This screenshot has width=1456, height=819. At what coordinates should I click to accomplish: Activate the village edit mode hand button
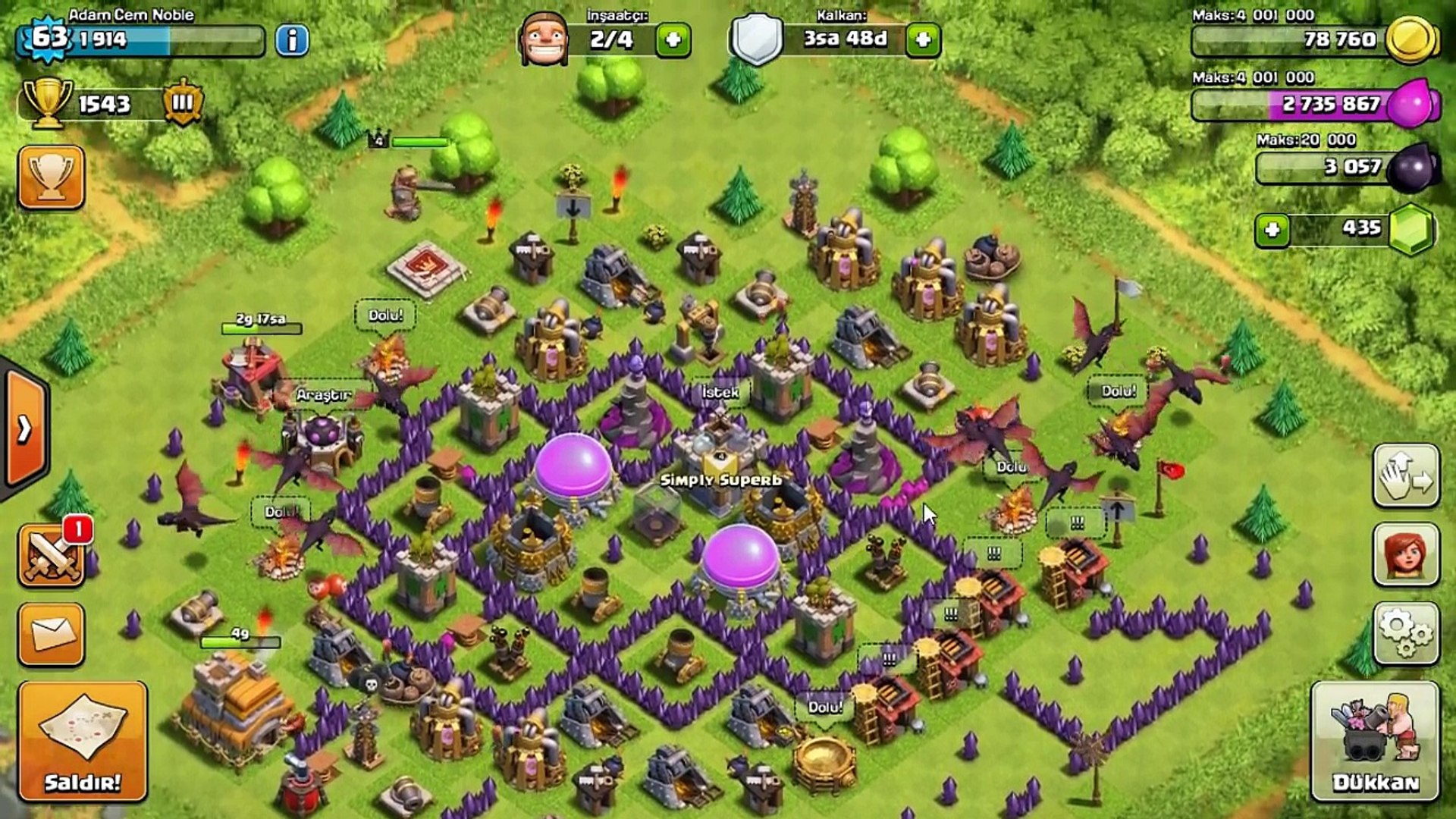[1405, 476]
